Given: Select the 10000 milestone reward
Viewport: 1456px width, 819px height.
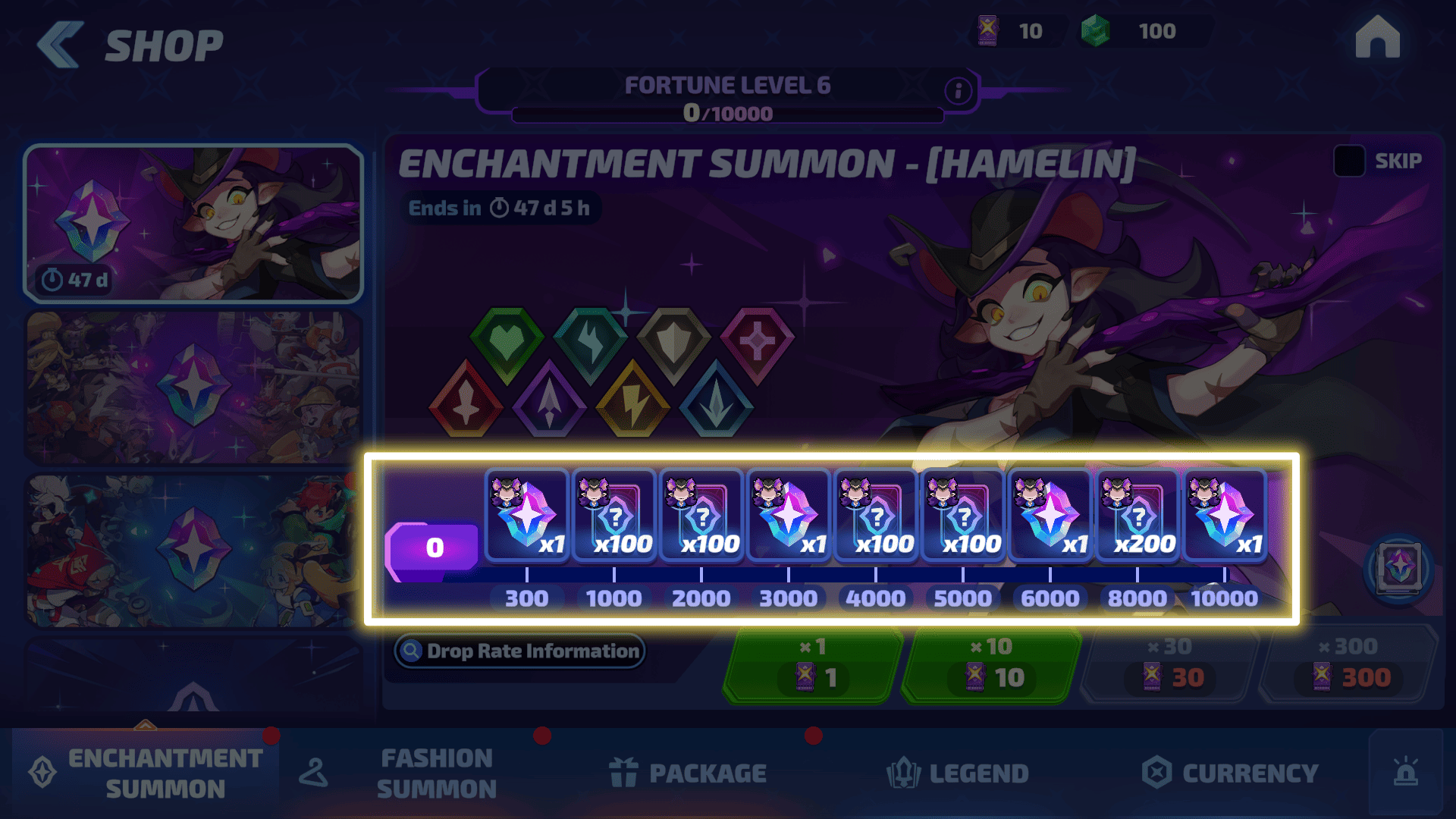Looking at the screenshot, I should (1224, 516).
